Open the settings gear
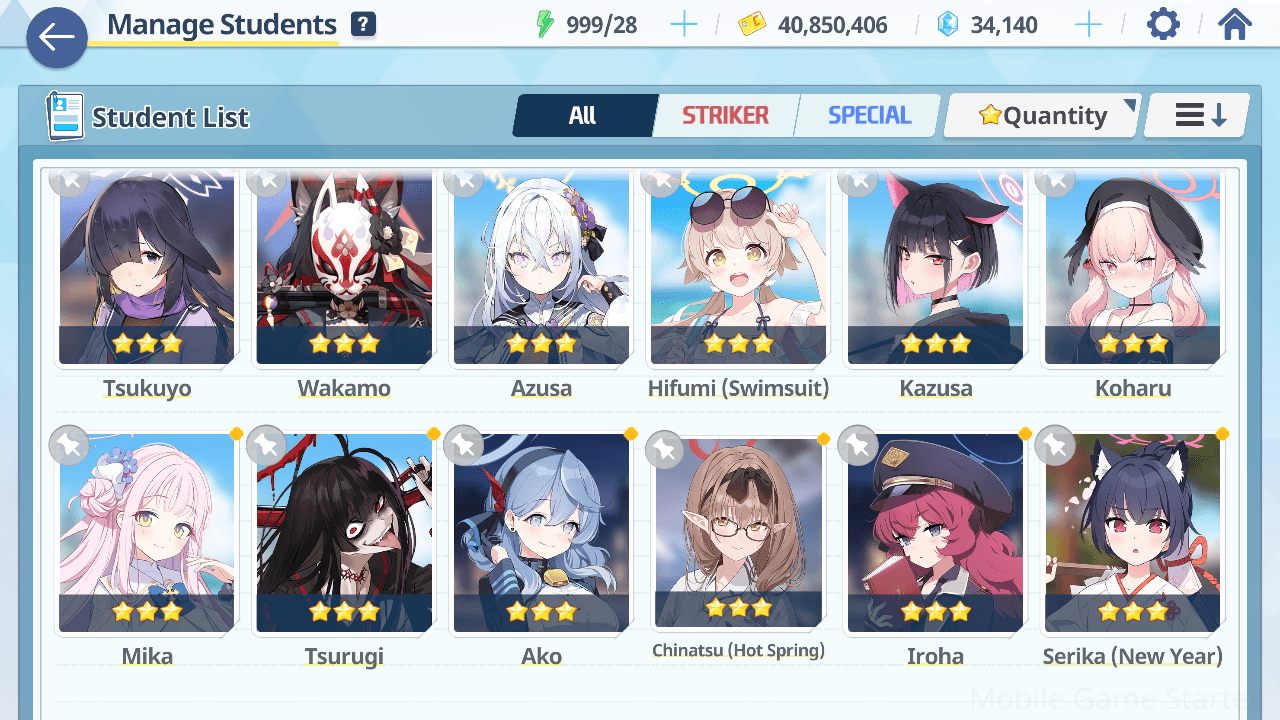1280x720 pixels. click(1163, 24)
